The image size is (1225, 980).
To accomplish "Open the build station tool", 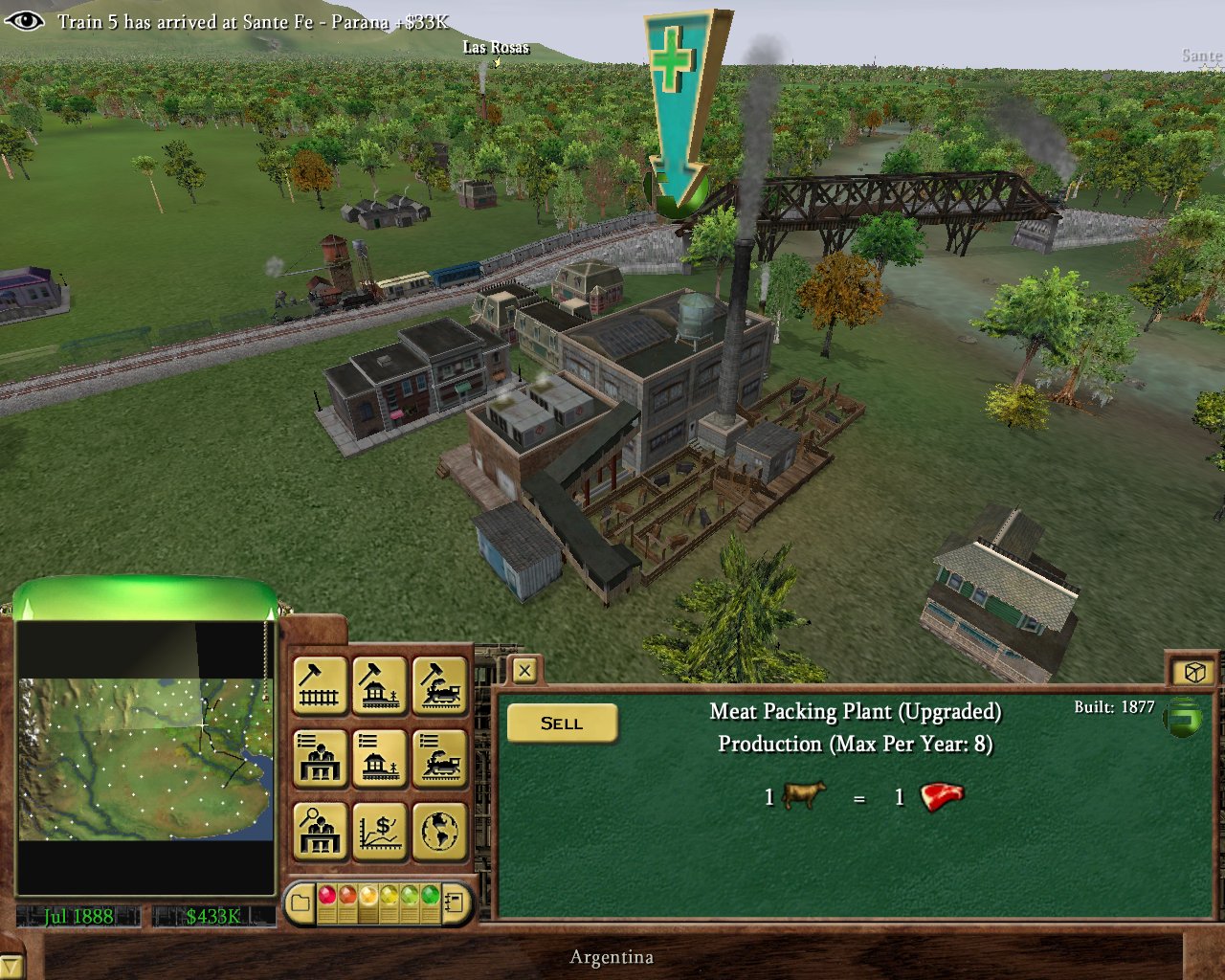I will point(380,684).
